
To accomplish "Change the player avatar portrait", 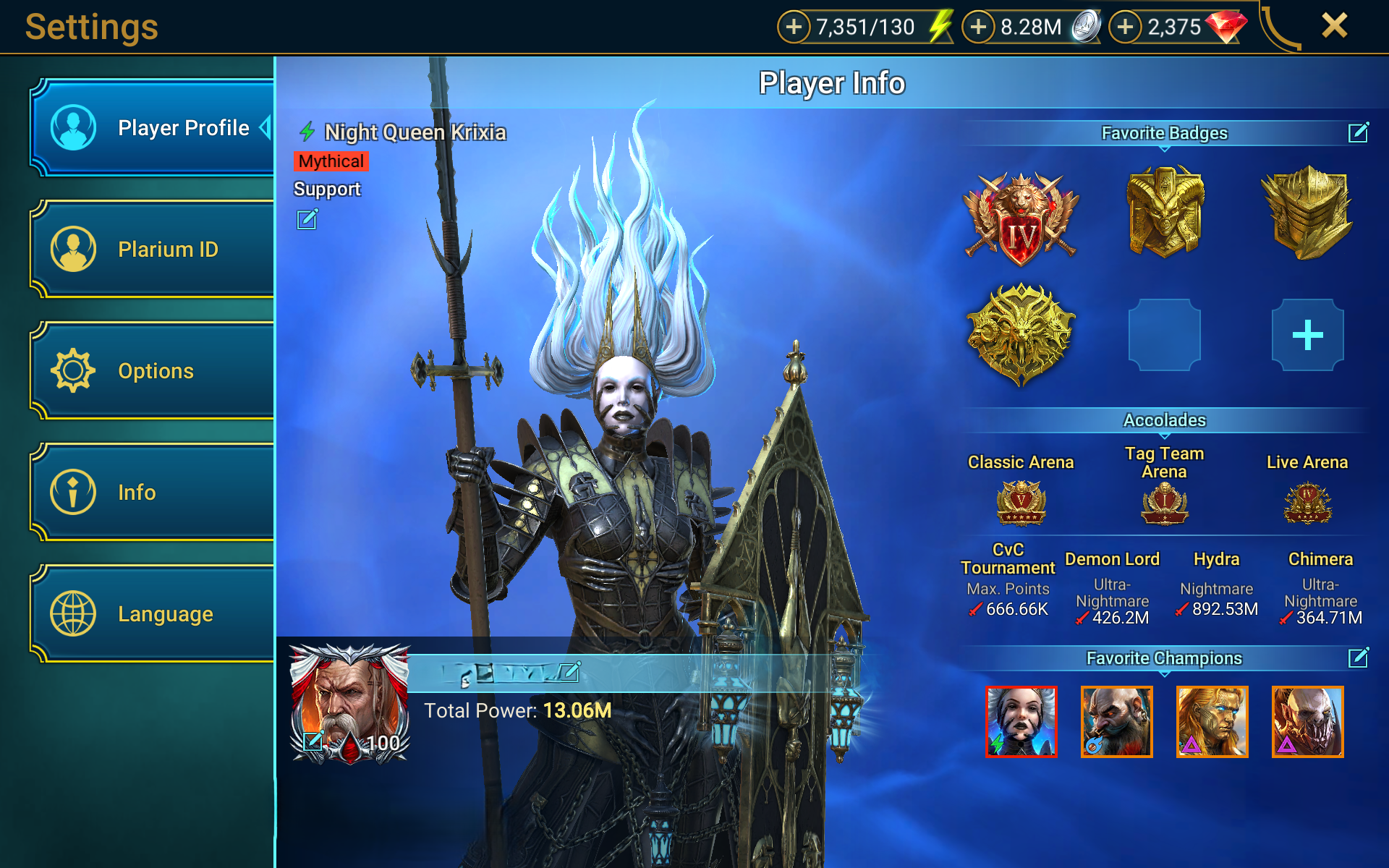I will [313, 741].
